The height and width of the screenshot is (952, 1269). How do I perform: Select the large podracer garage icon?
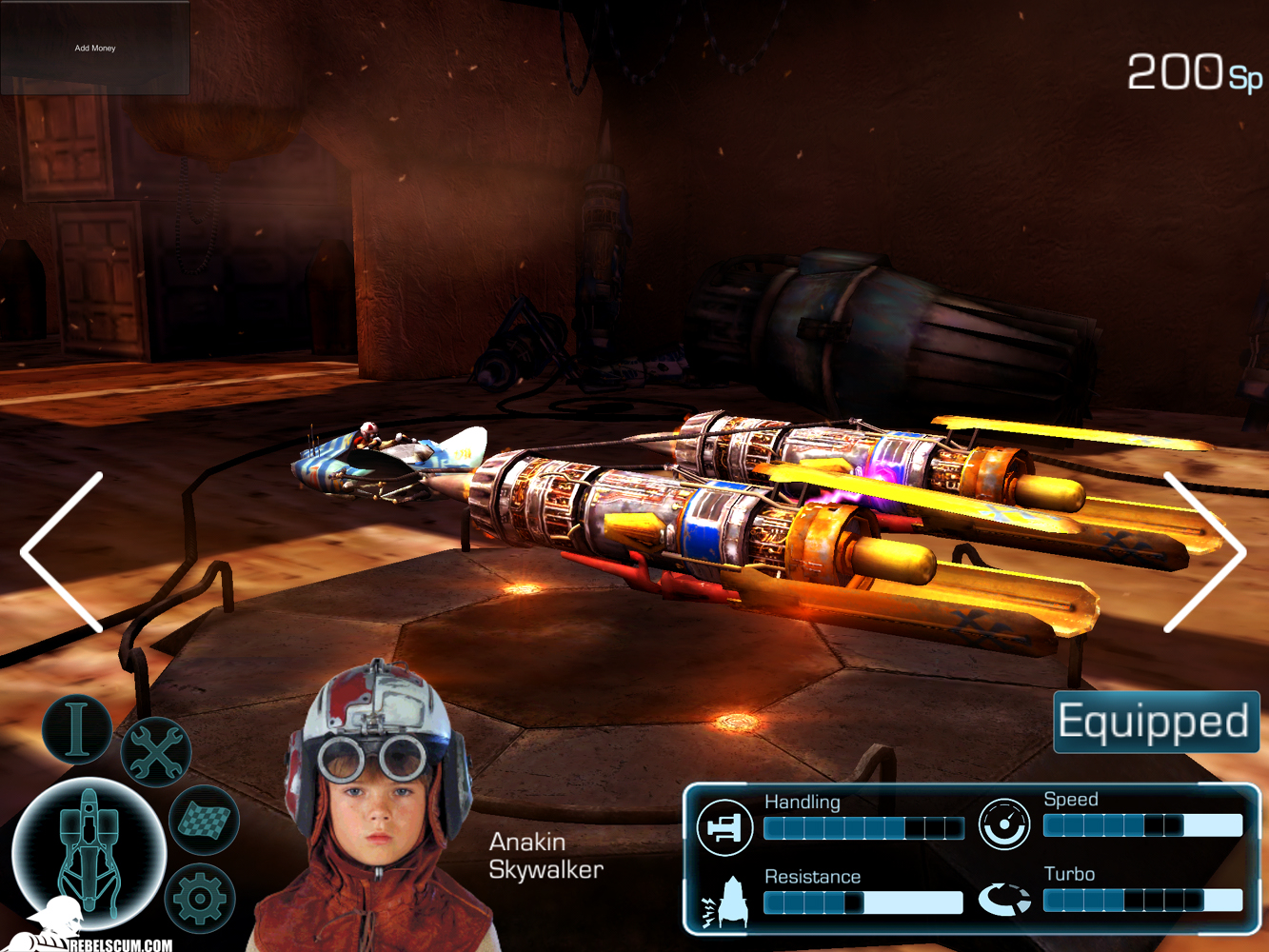(x=89, y=852)
